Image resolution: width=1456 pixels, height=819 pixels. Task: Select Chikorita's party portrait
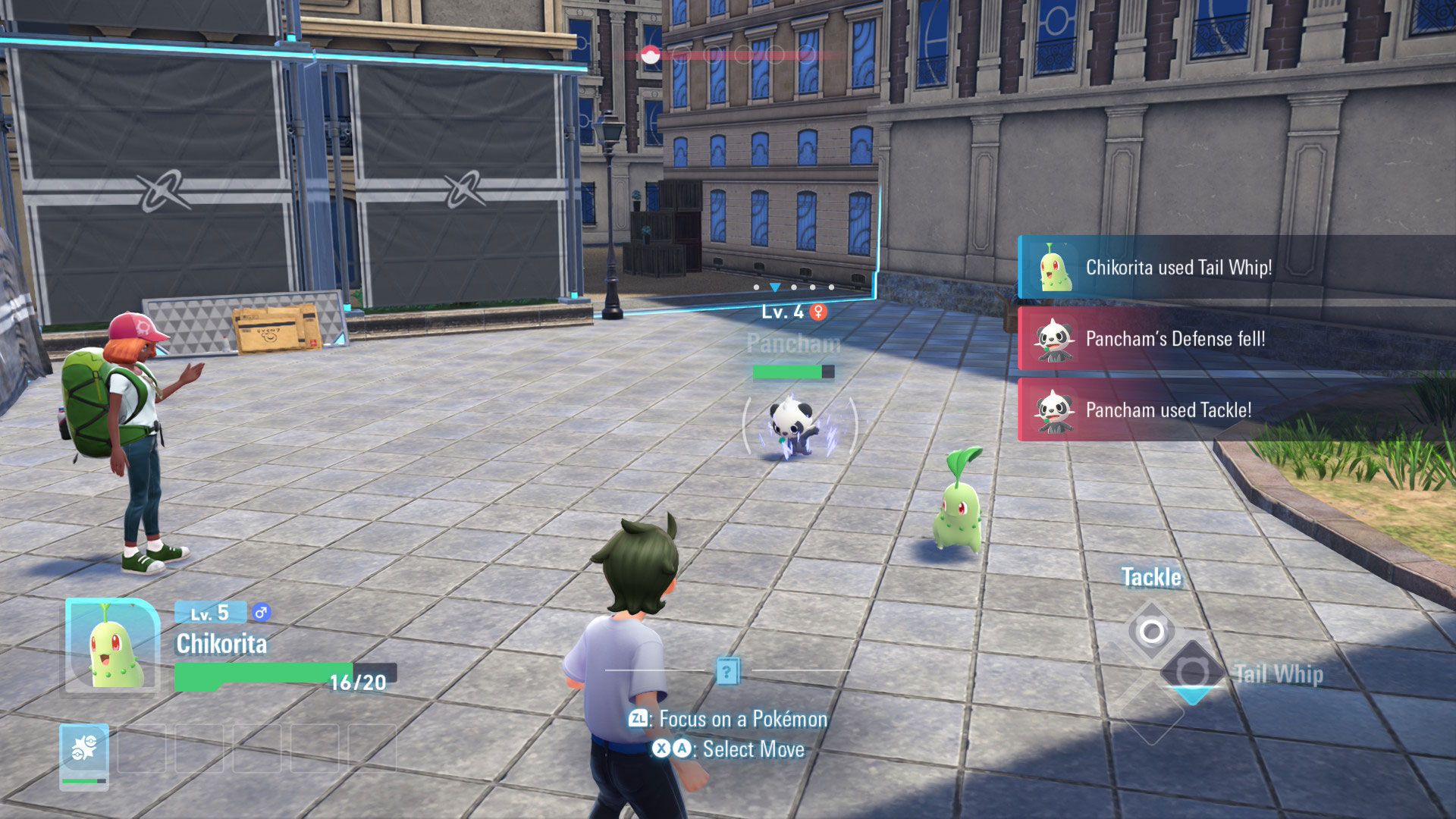coord(113,647)
